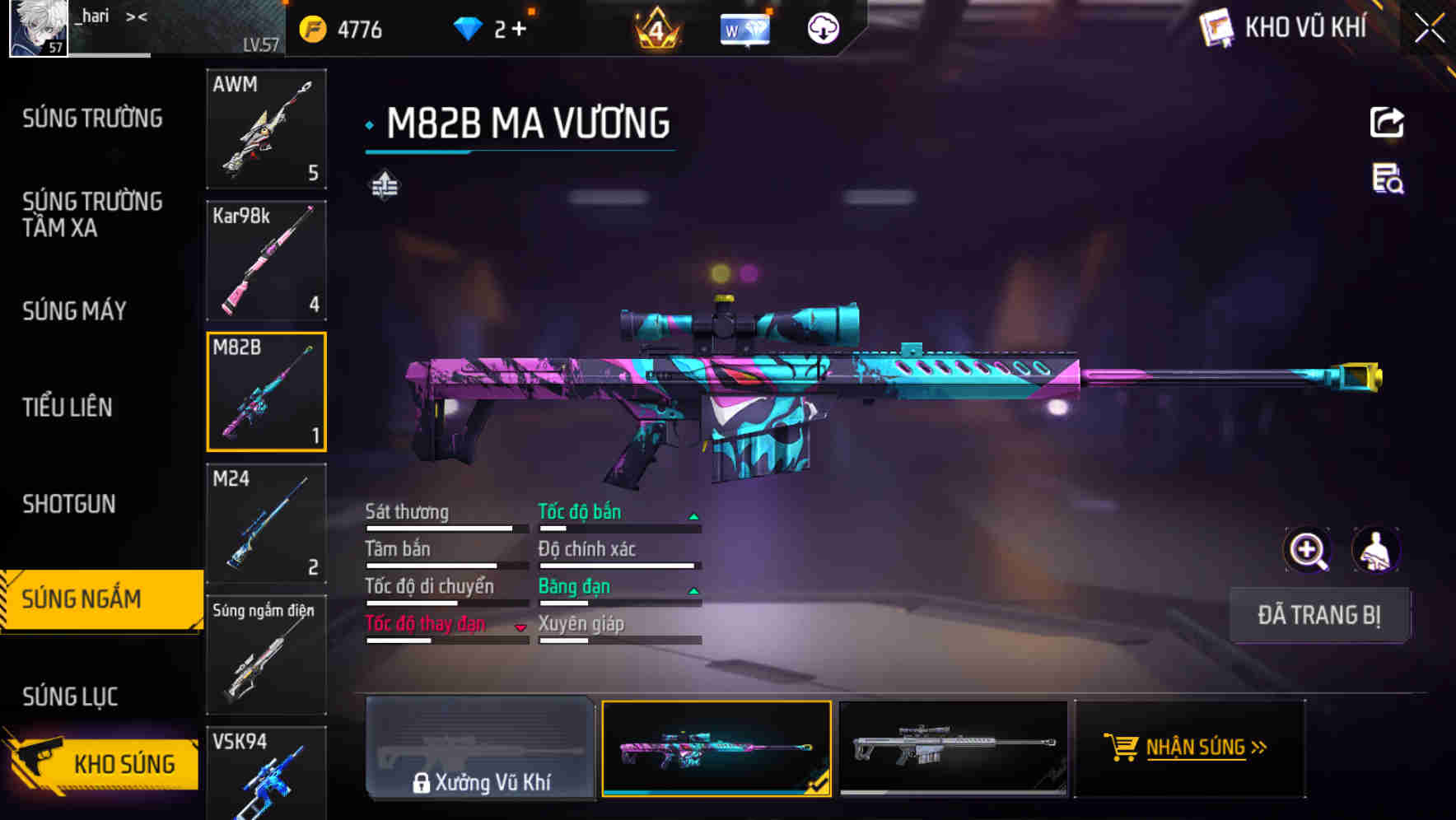Click the red arrow beside Tốc độ thay đạn
The height and width of the screenshot is (820, 1456).
pyautogui.click(x=520, y=627)
